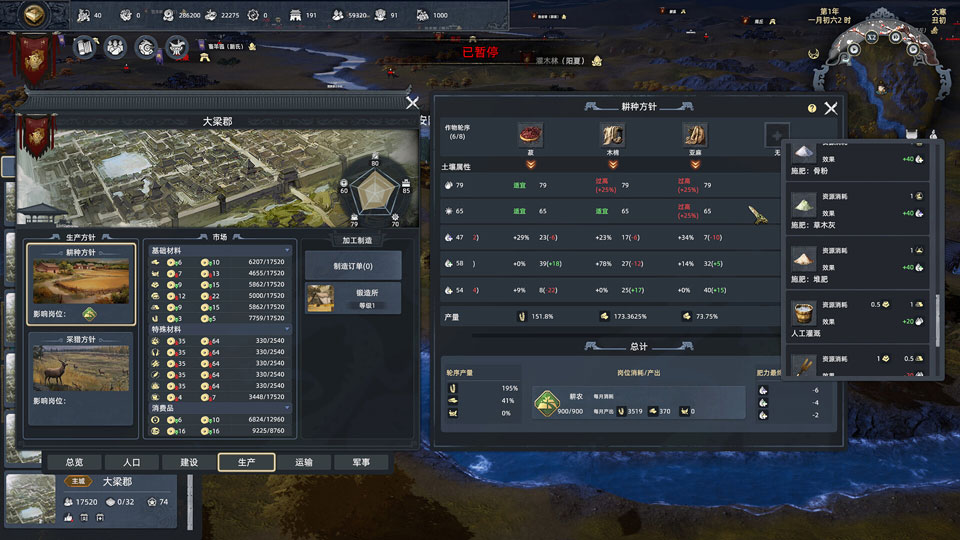Select the 生产 production tab
The width and height of the screenshot is (960, 540).
point(247,462)
